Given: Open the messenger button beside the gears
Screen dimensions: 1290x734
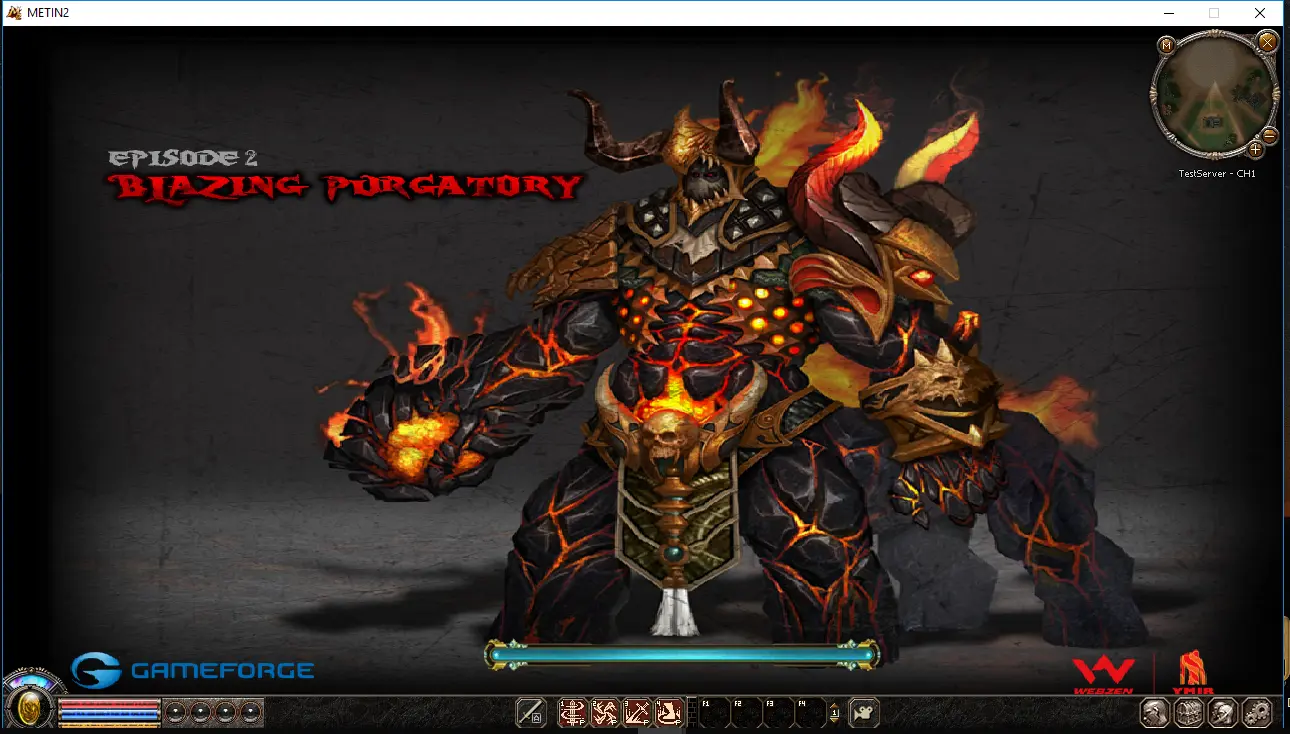Looking at the screenshot, I should (x=1223, y=712).
